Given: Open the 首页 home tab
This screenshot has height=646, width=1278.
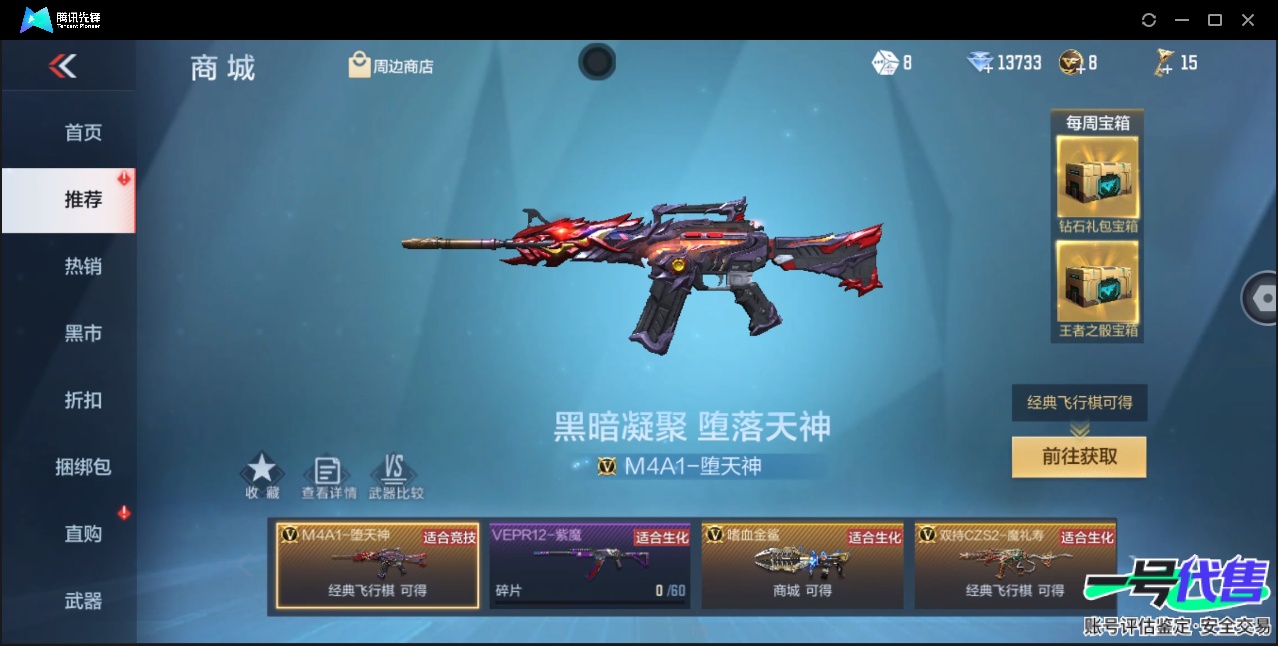Looking at the screenshot, I should click(x=83, y=133).
